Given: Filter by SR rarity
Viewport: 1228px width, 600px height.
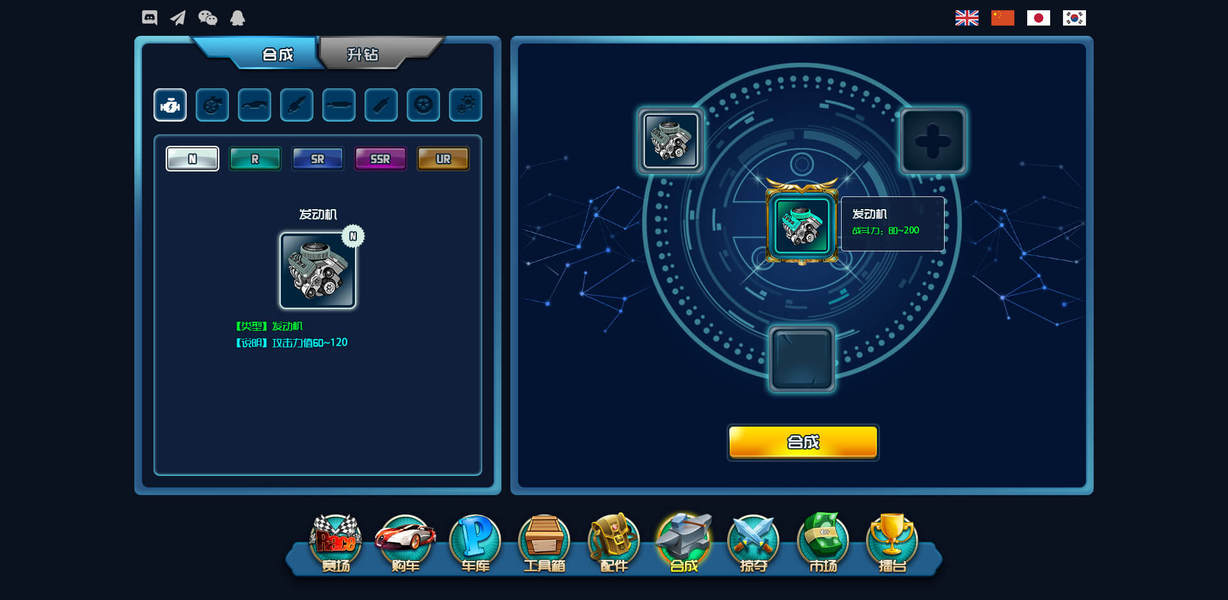Looking at the screenshot, I should pyautogui.click(x=317, y=159).
